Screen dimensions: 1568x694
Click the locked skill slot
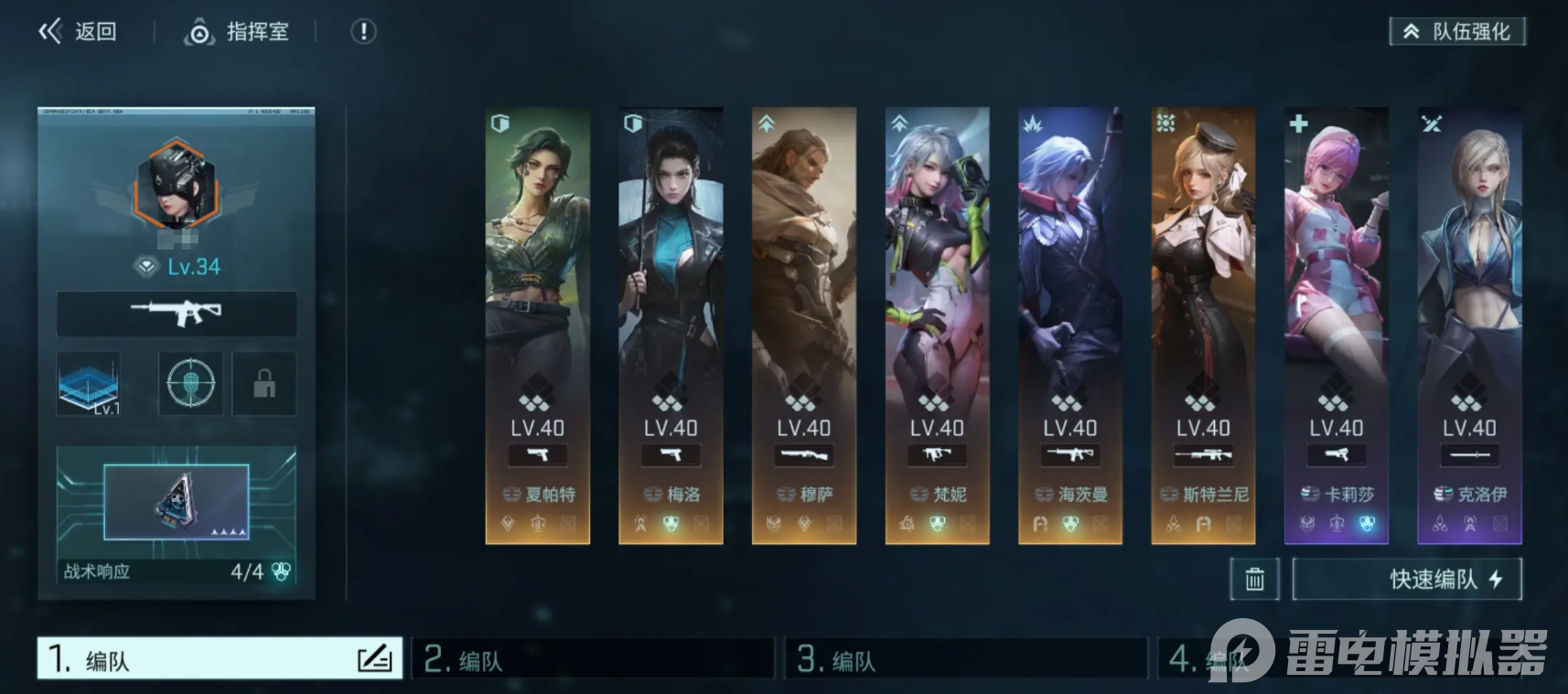(x=264, y=383)
